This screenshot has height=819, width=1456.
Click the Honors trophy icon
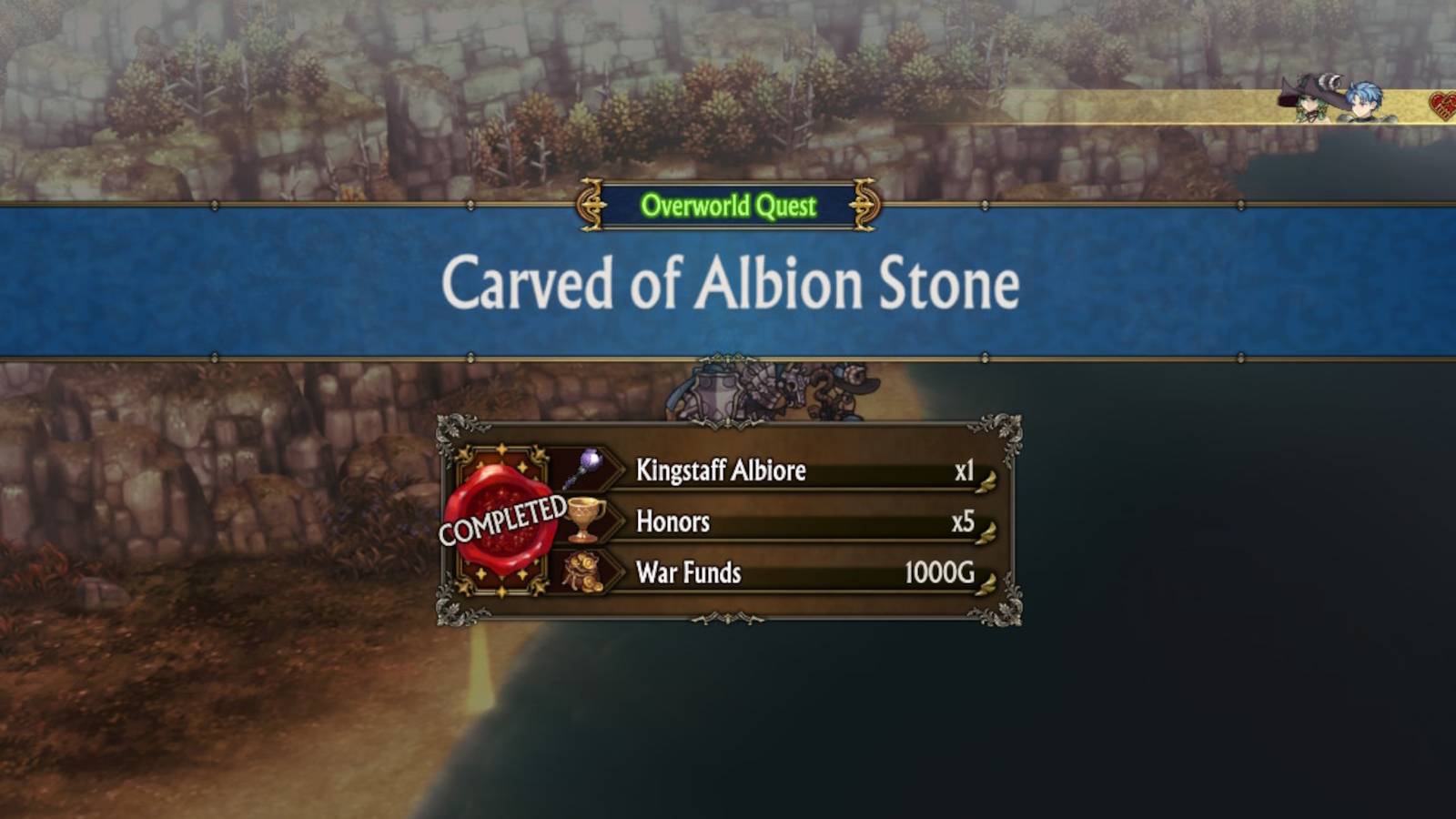tap(583, 521)
